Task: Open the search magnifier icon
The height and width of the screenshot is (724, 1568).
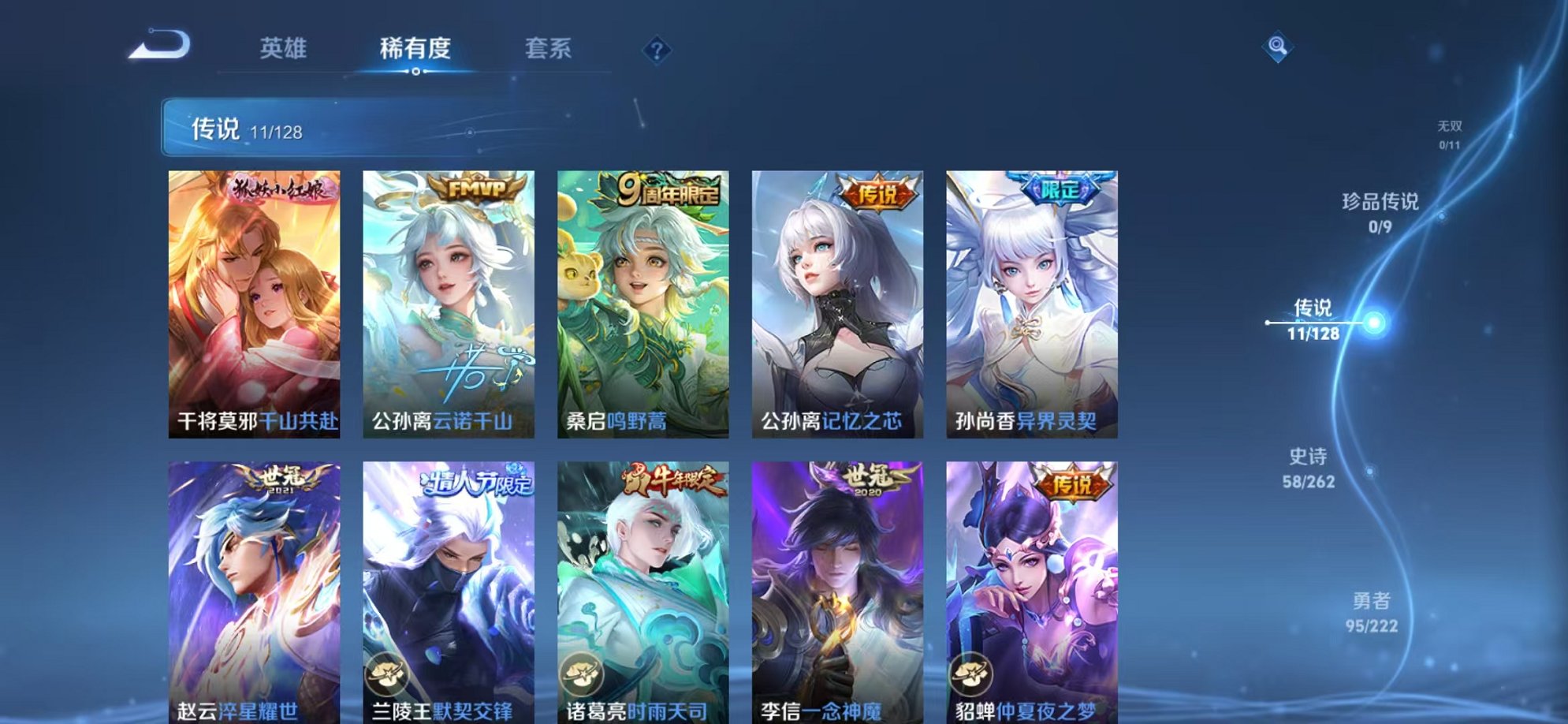Action: [1279, 45]
